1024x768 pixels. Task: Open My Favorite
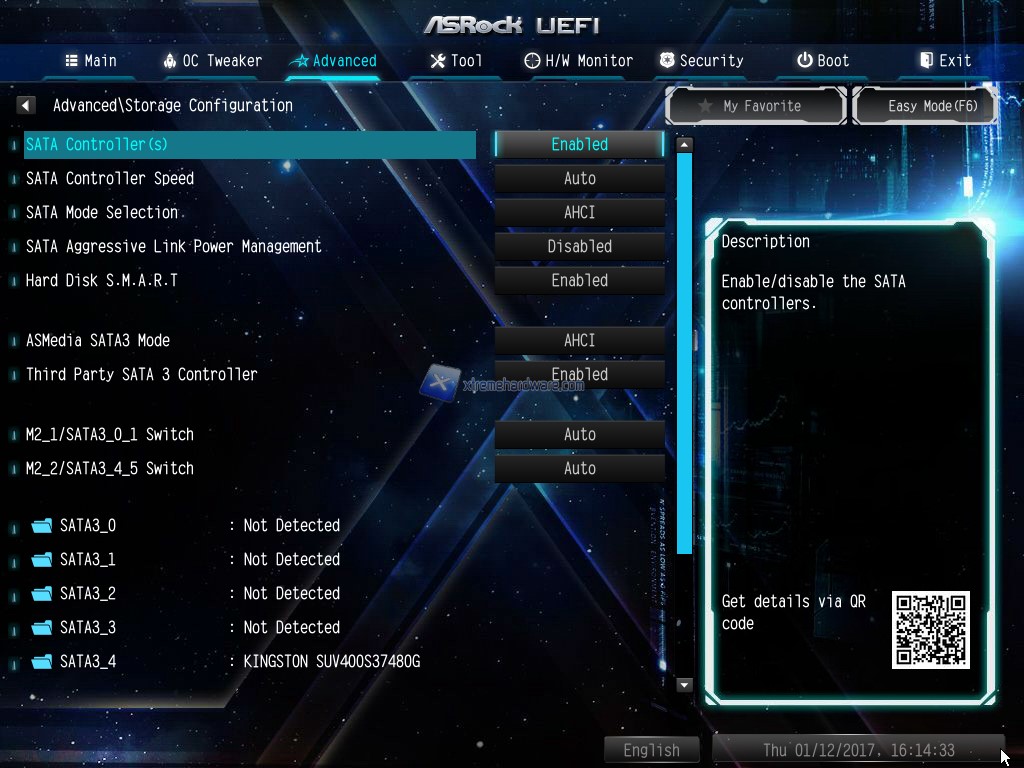pyautogui.click(x=756, y=106)
